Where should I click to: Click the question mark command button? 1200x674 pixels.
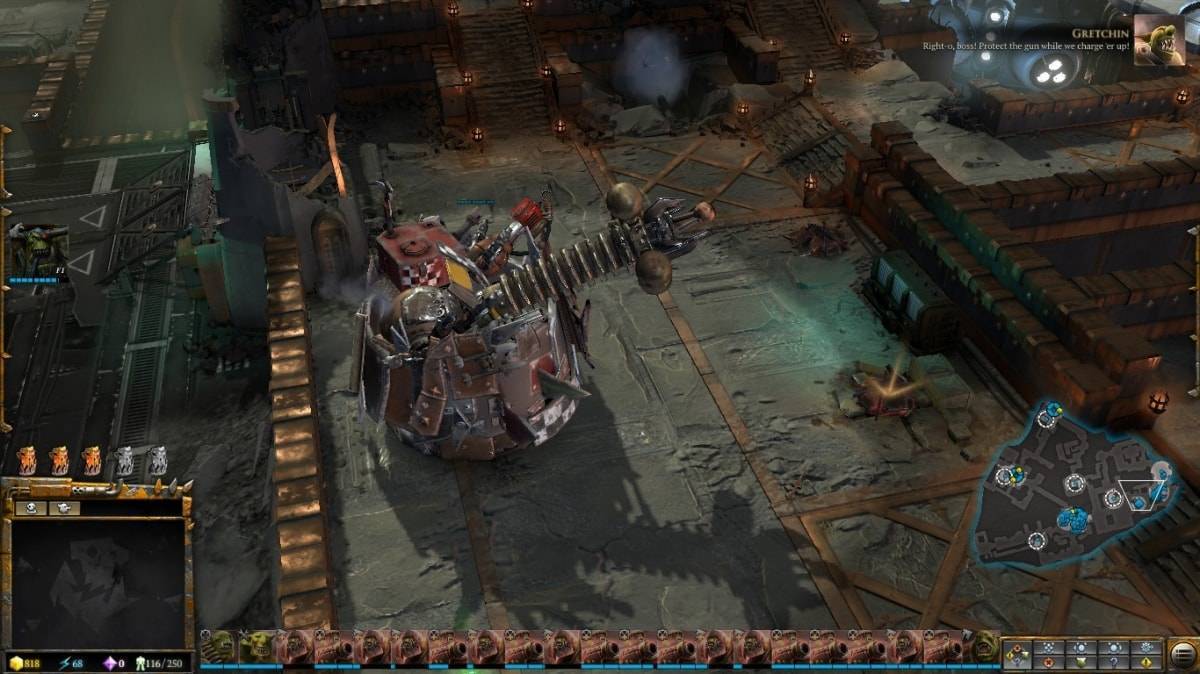[1113, 662]
